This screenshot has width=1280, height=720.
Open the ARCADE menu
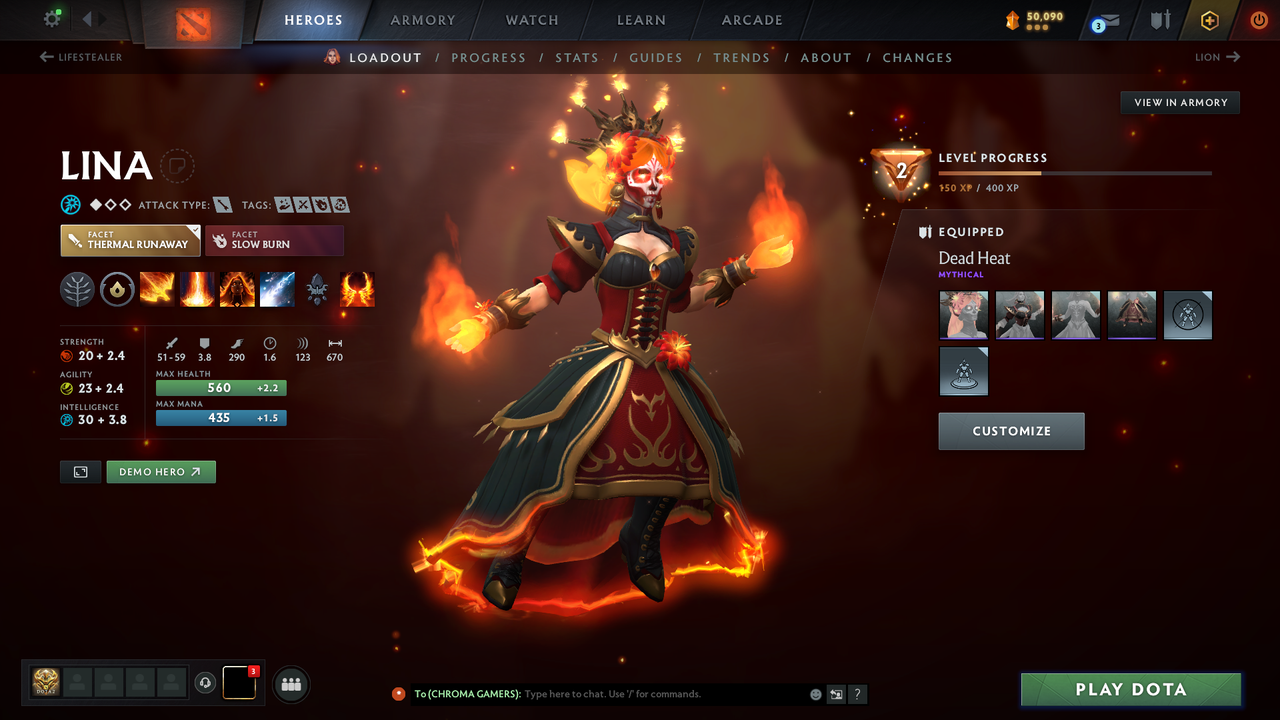(751, 20)
